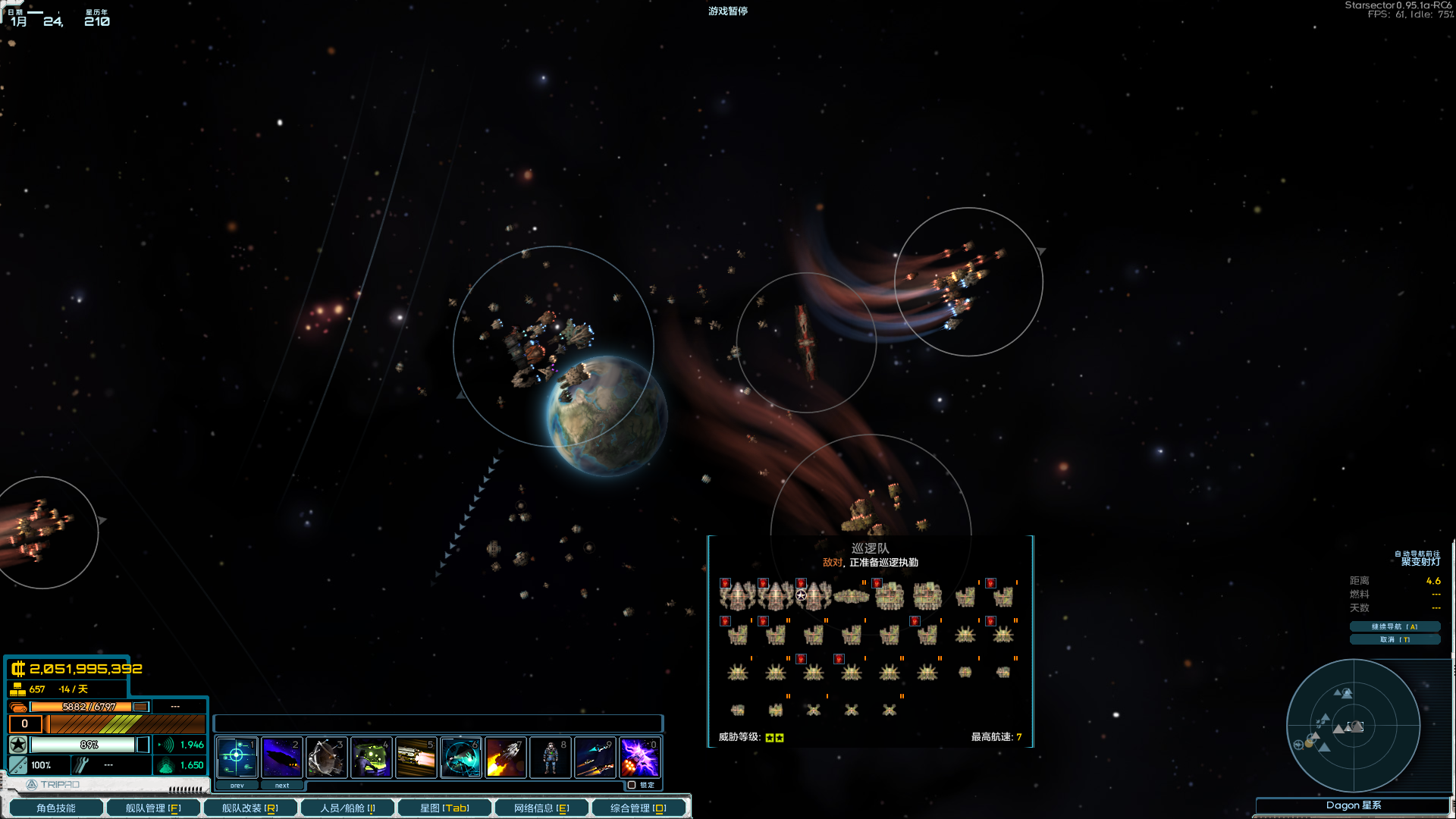1456x819 pixels.
Task: Switch to the next ability bar
Action: click(282, 786)
